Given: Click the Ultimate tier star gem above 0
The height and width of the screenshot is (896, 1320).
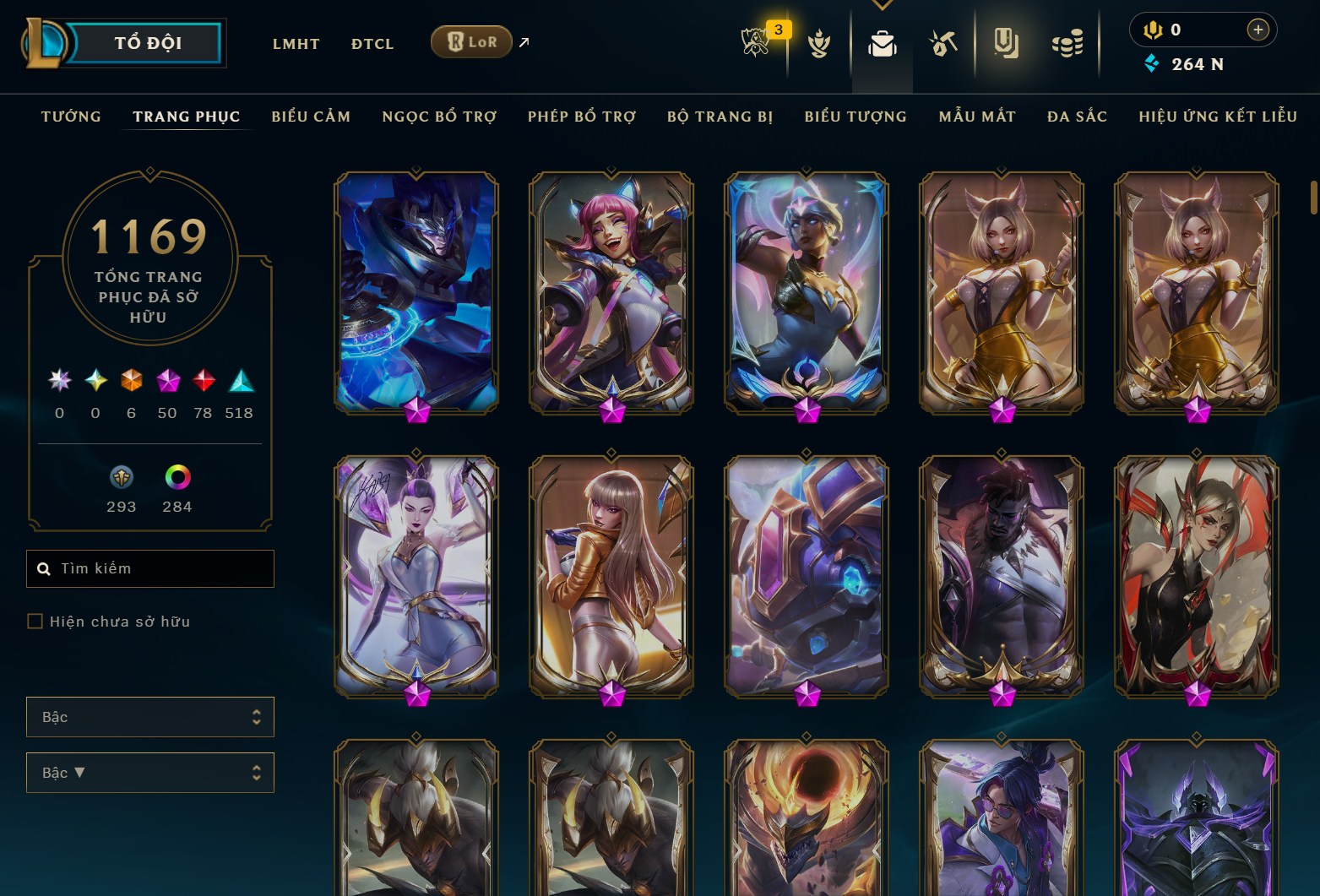Looking at the screenshot, I should tap(58, 381).
